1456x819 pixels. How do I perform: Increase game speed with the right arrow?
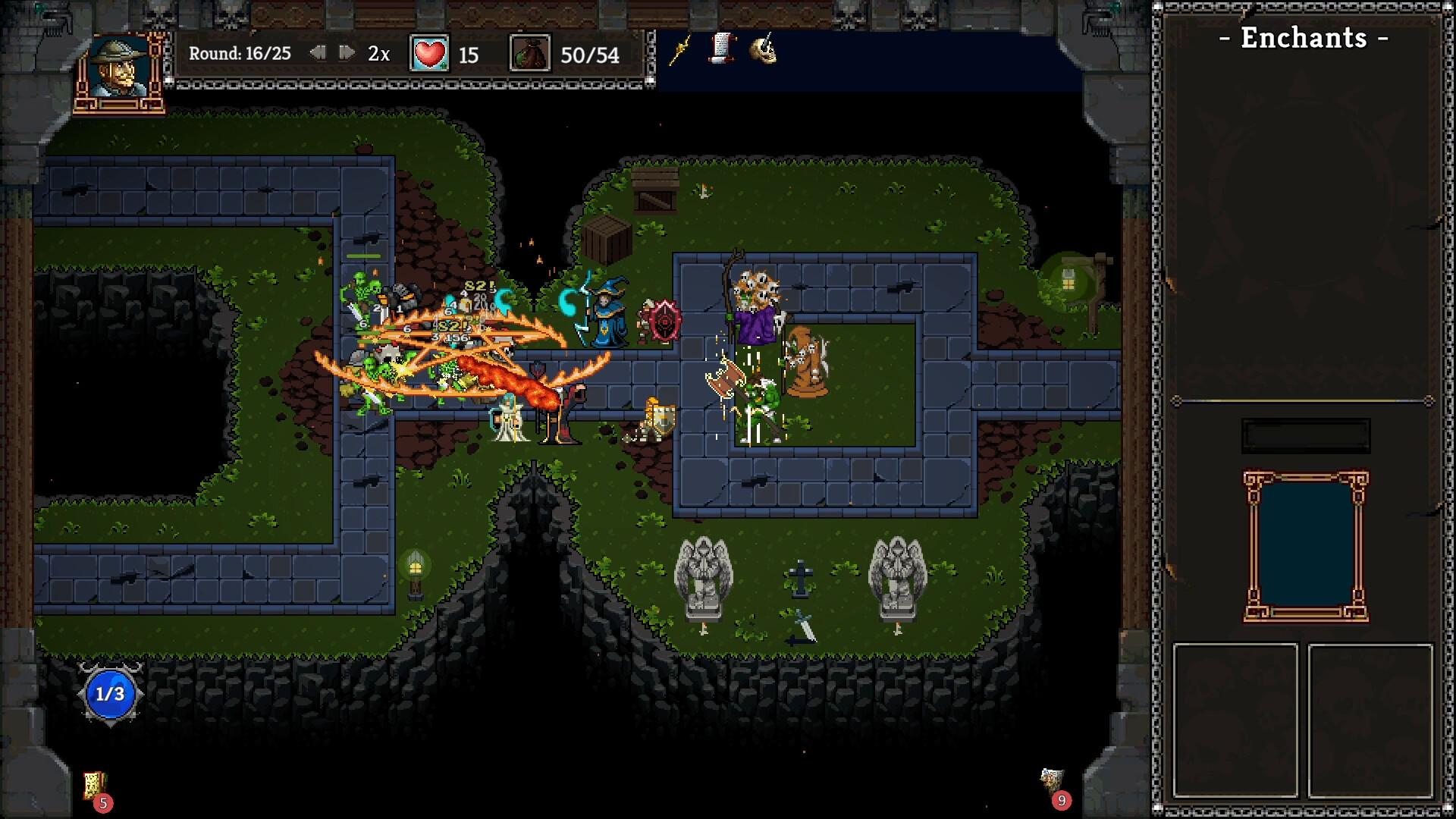[347, 53]
